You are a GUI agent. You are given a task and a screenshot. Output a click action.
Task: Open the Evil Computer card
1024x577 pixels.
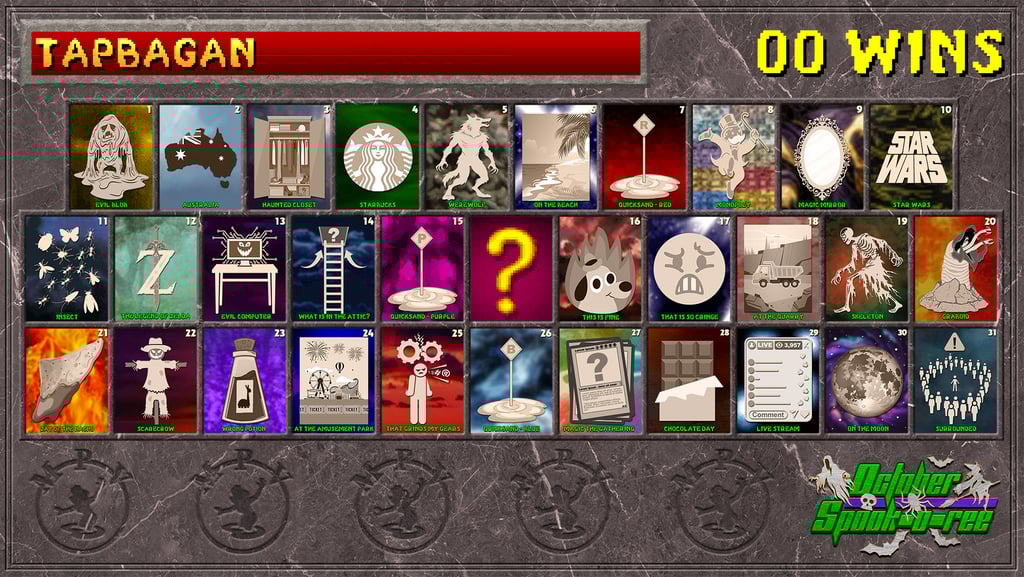coord(245,268)
